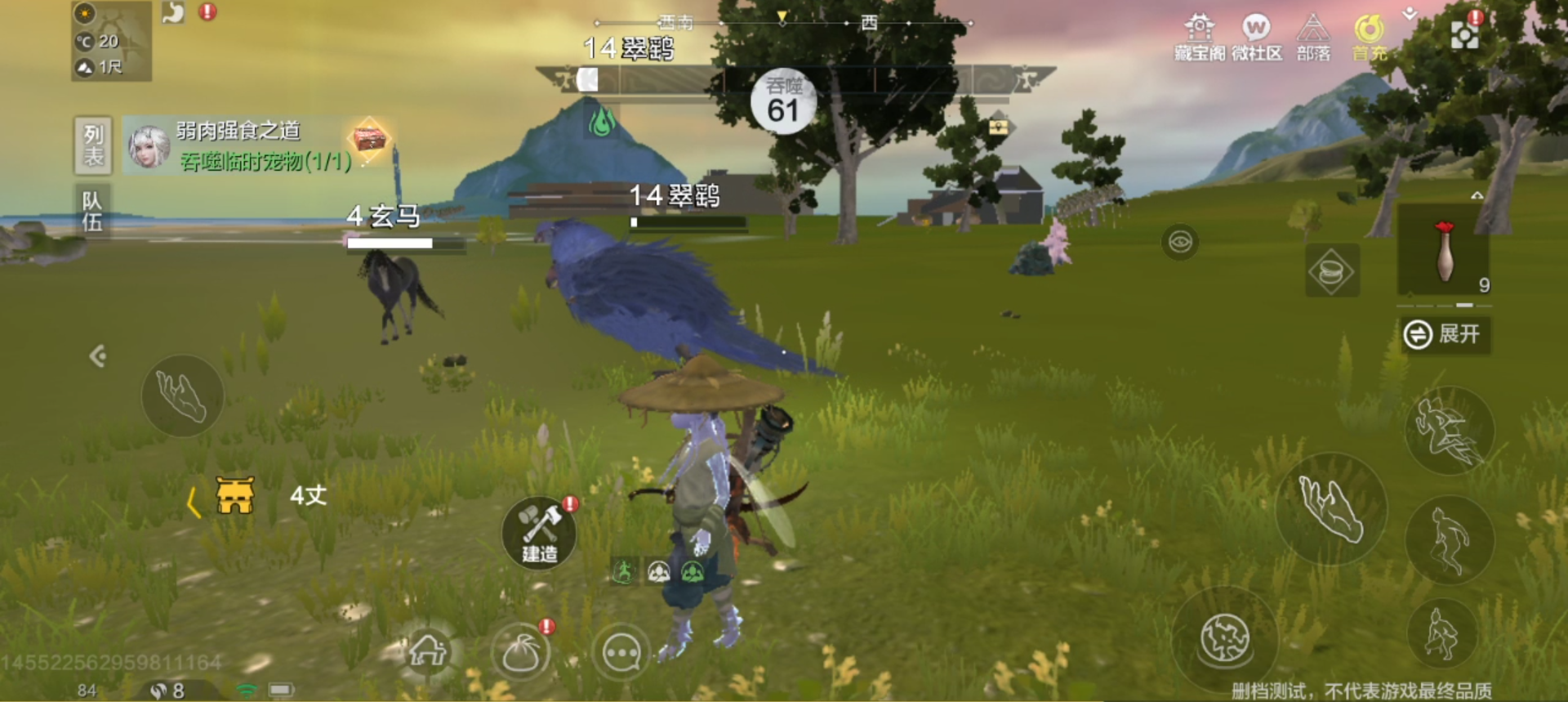Switch to the 列表 list tab
Image resolution: width=1568 pixels, height=702 pixels.
click(x=93, y=145)
